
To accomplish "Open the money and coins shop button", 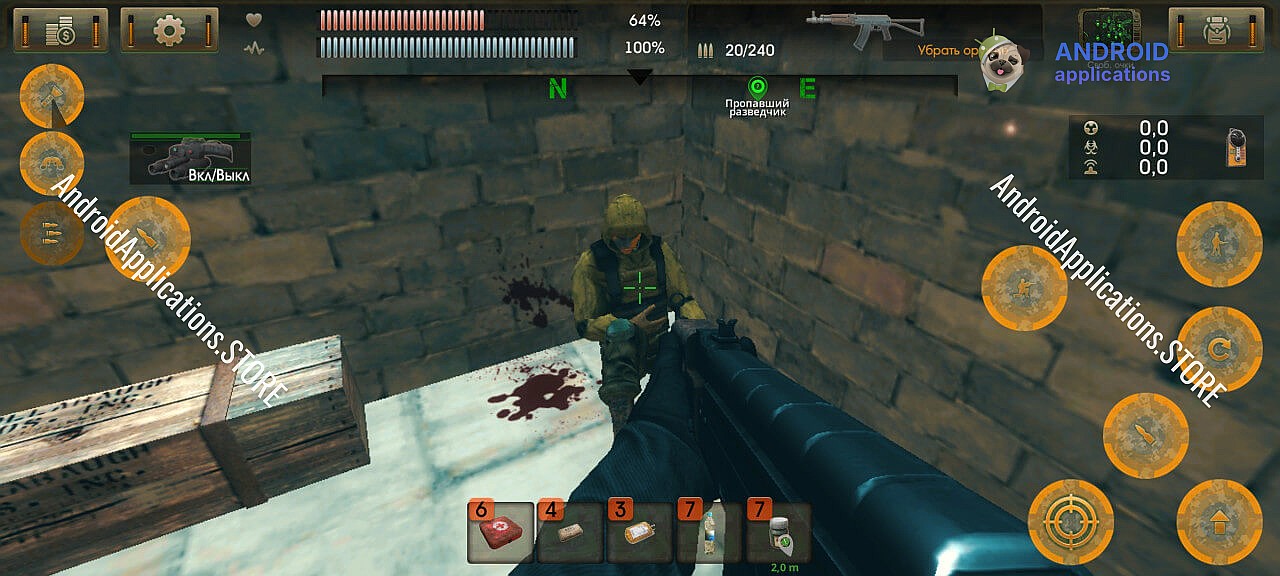I will [x=62, y=30].
